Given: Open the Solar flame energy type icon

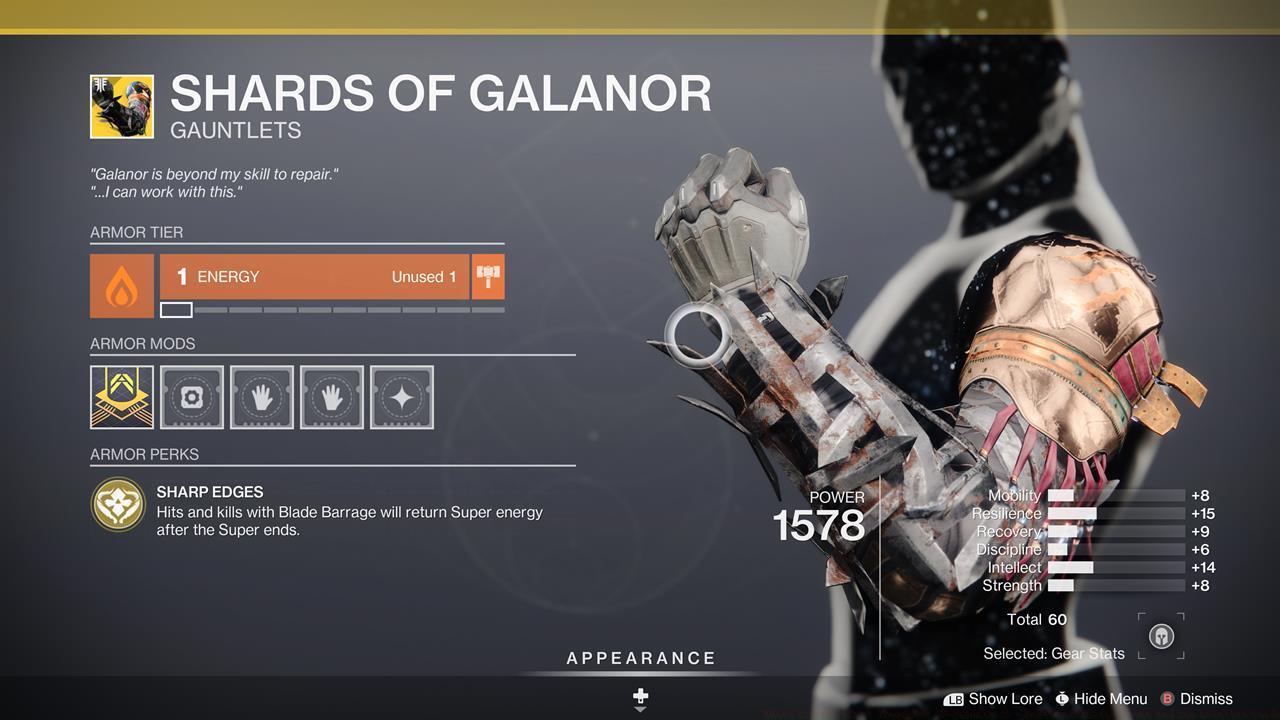Looking at the screenshot, I should point(122,285).
